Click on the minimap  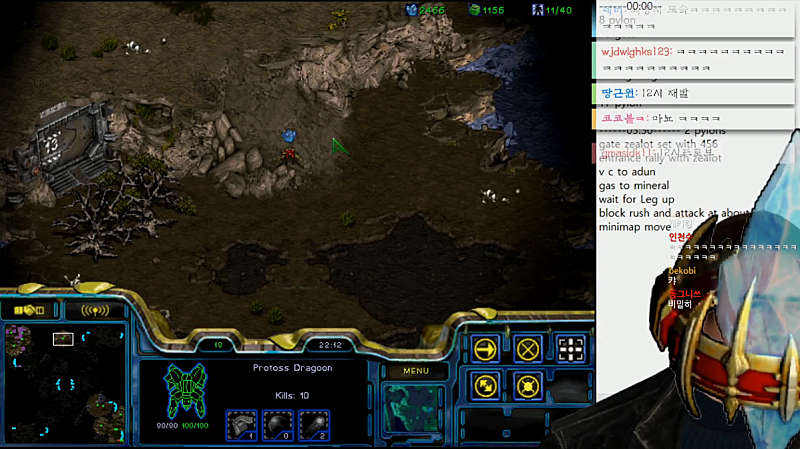tap(63, 386)
